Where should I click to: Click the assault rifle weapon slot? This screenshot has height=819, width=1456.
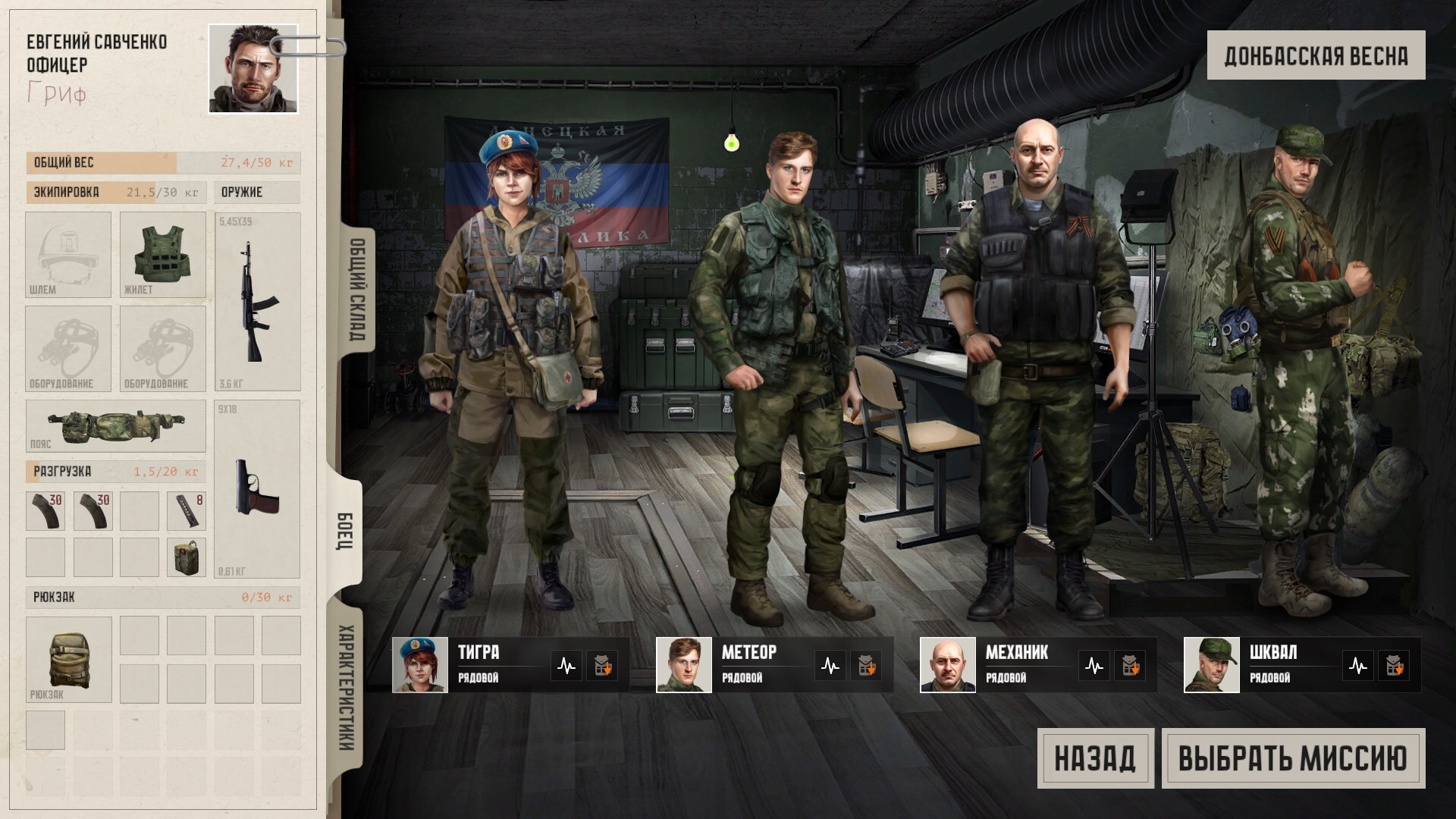coord(257,301)
